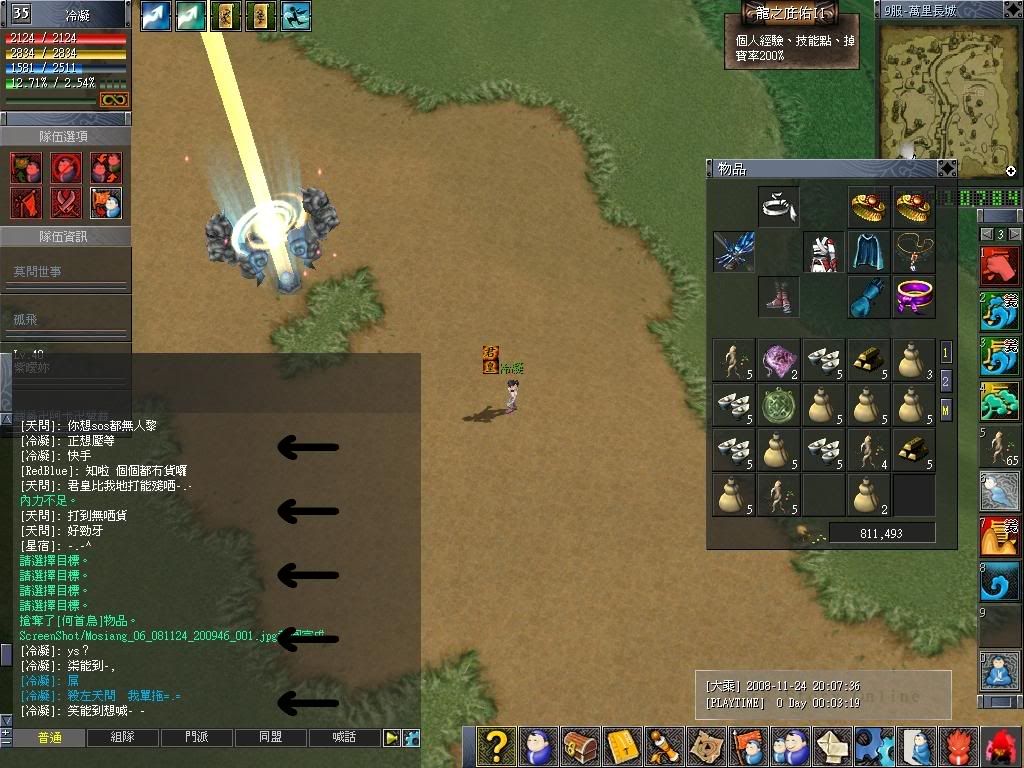Open the treasure chest icon in bottom bar
The width and height of the screenshot is (1024, 768).
[581, 747]
